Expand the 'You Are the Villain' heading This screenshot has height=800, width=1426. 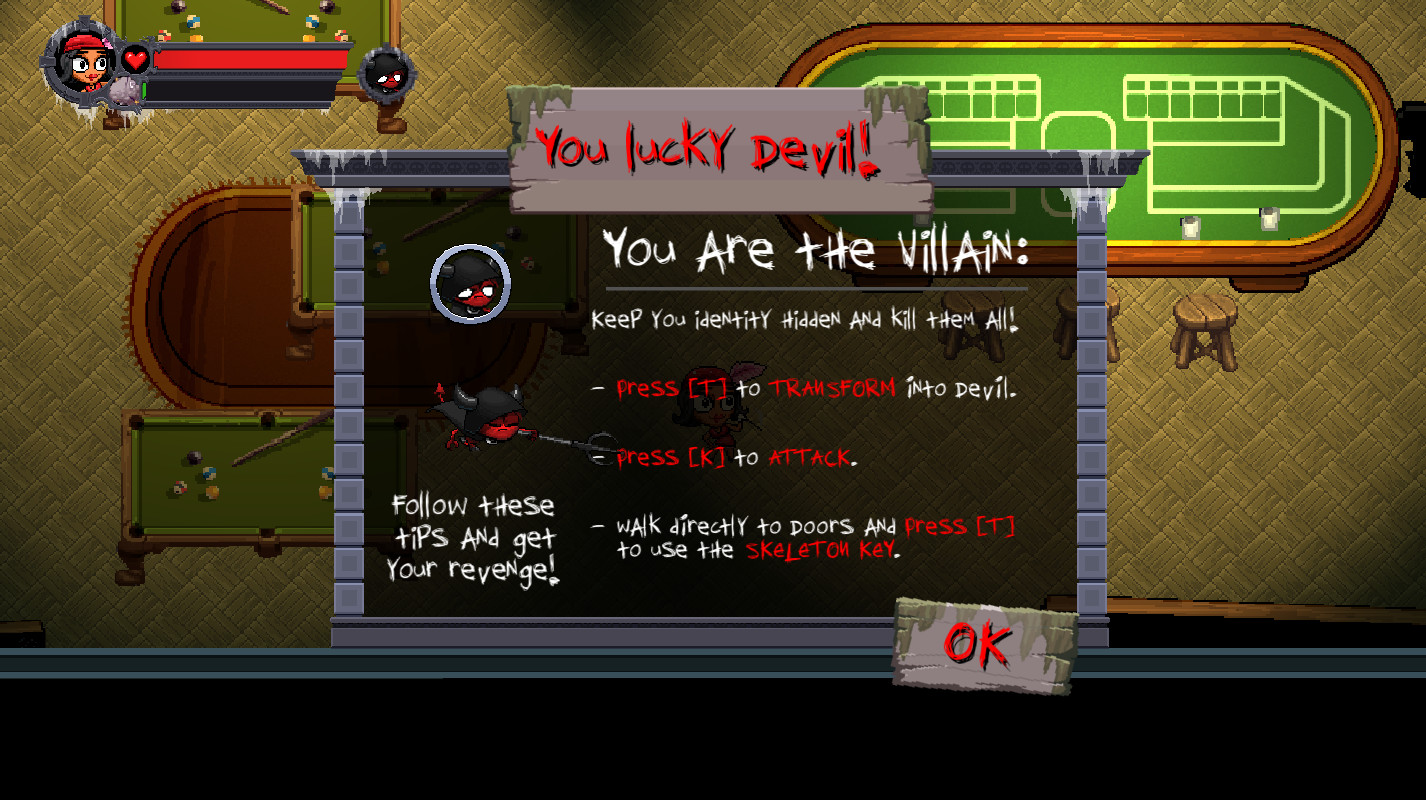tap(815, 252)
